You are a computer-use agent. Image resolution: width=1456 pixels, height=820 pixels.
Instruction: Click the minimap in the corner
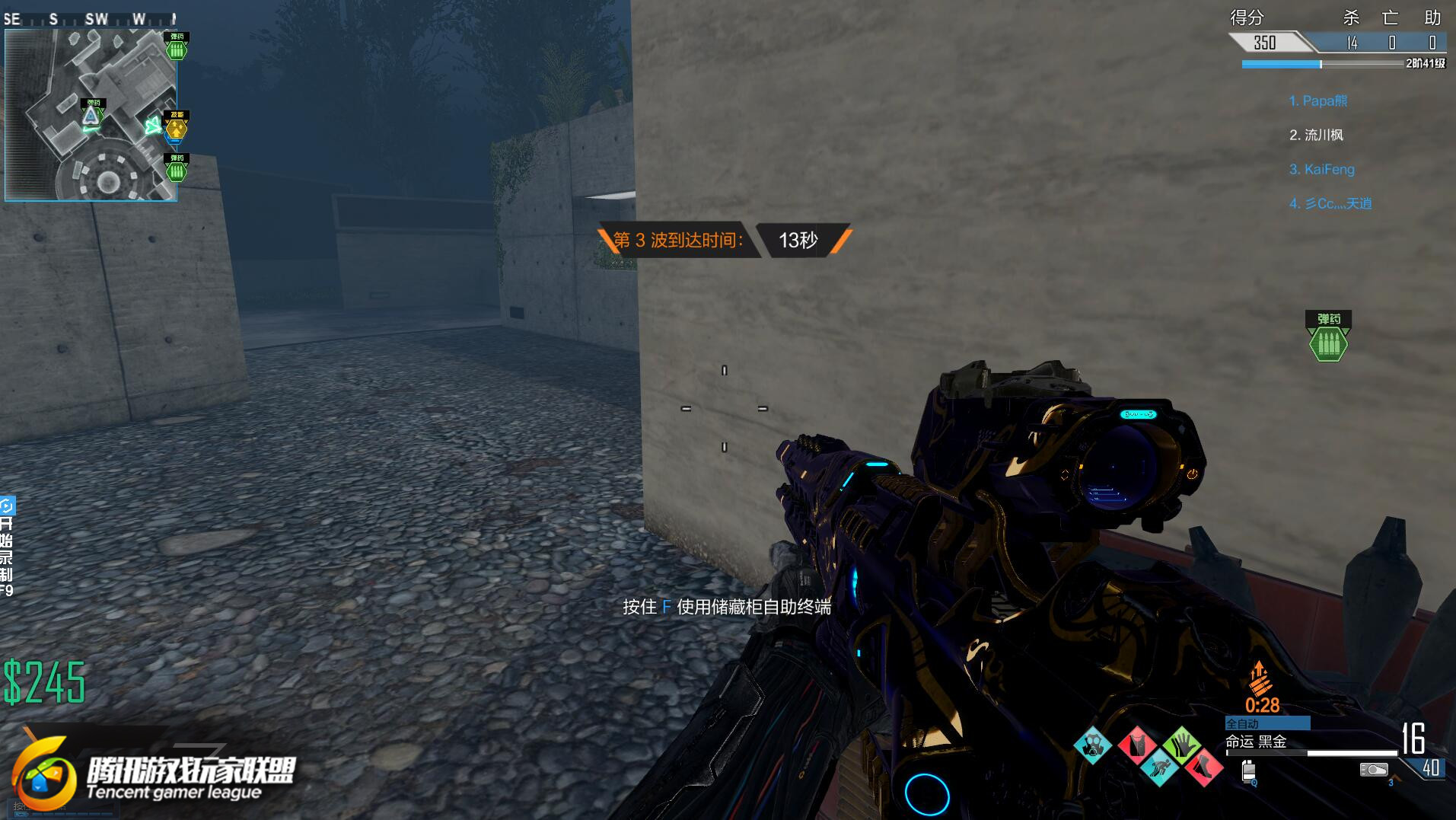coord(91,115)
